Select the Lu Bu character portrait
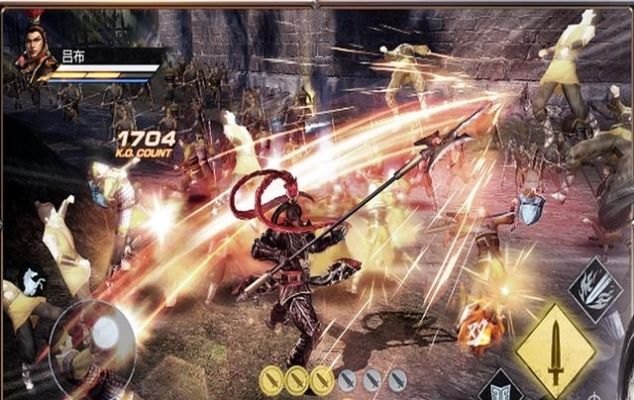Viewport: 634px width, 400px height. coord(35,52)
